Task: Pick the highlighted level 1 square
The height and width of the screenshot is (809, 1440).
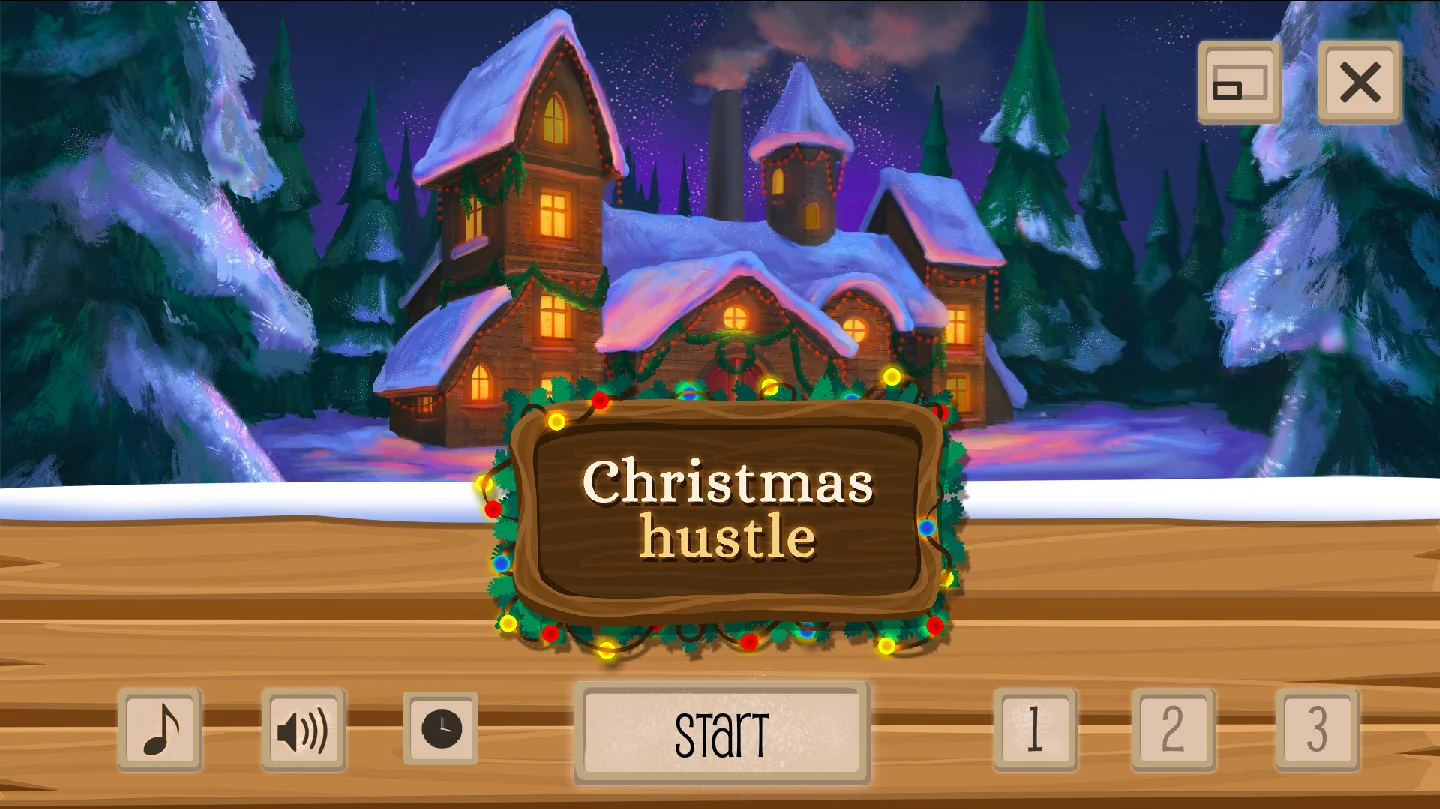Action: pyautogui.click(x=1035, y=731)
